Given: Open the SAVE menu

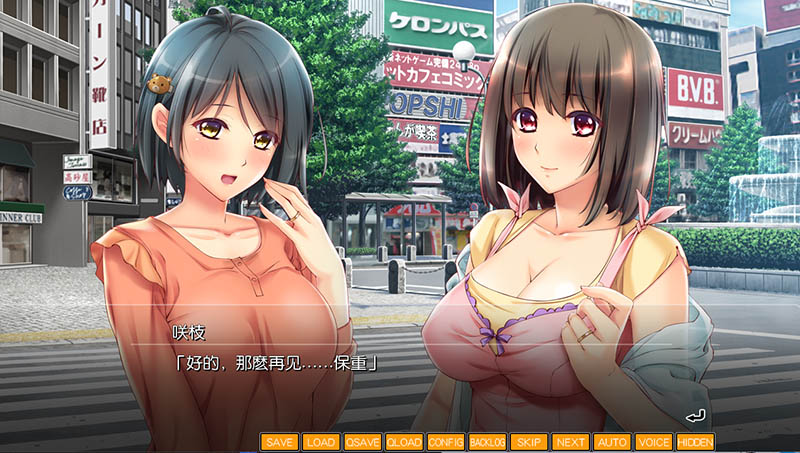Looking at the screenshot, I should click(281, 441).
